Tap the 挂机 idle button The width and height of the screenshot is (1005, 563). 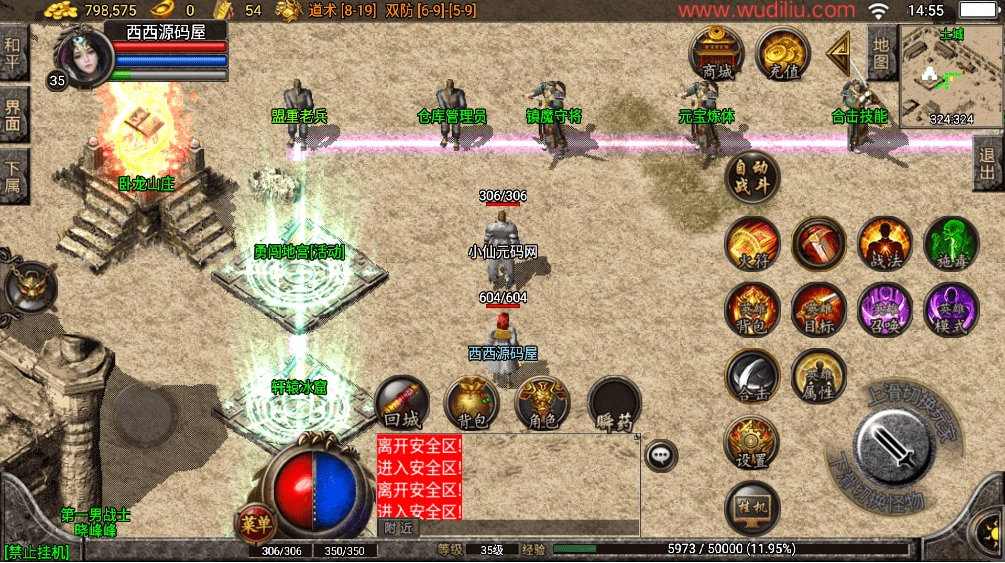coord(752,508)
